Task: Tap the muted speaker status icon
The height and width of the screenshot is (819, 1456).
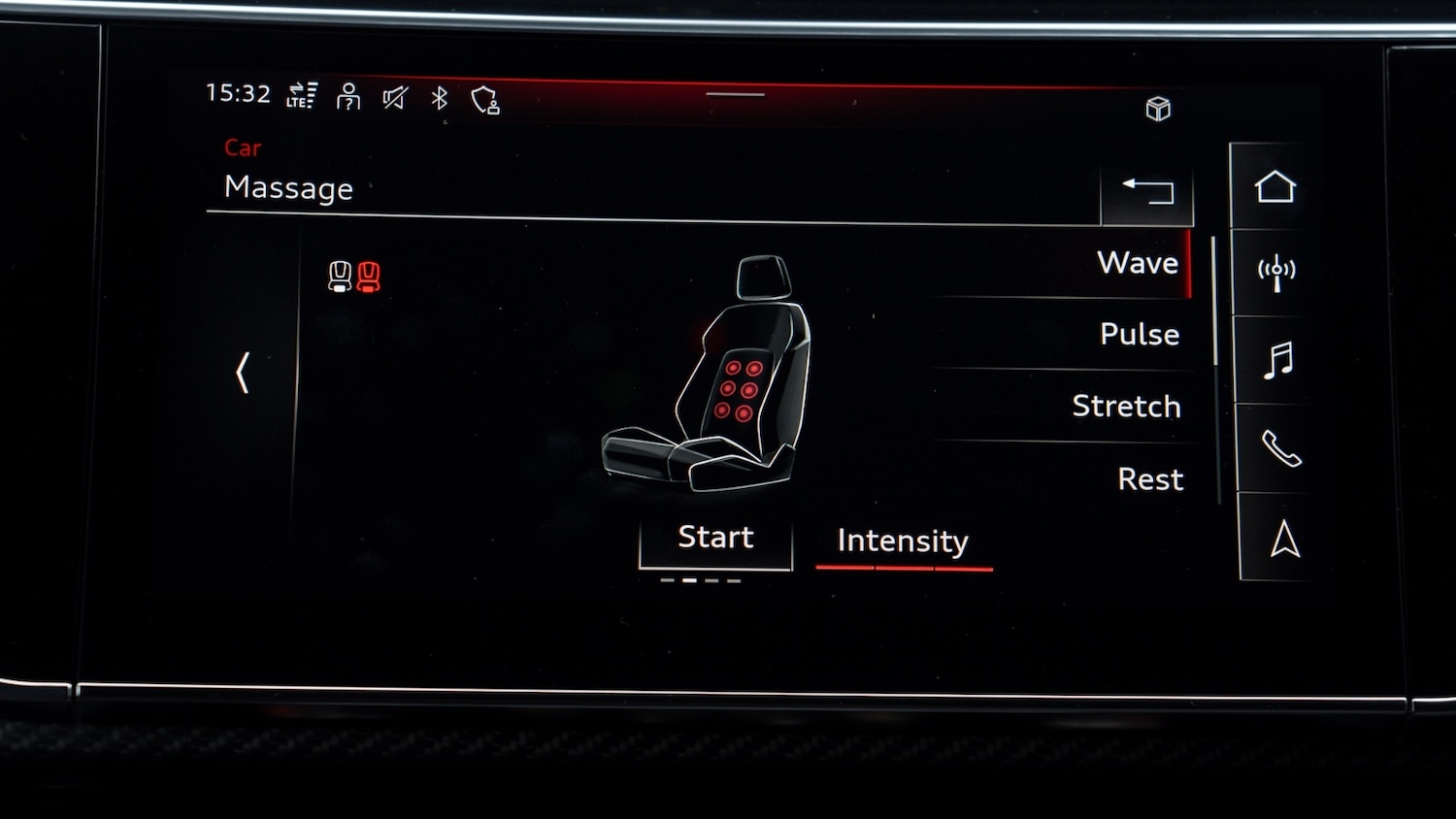Action: pos(395,98)
